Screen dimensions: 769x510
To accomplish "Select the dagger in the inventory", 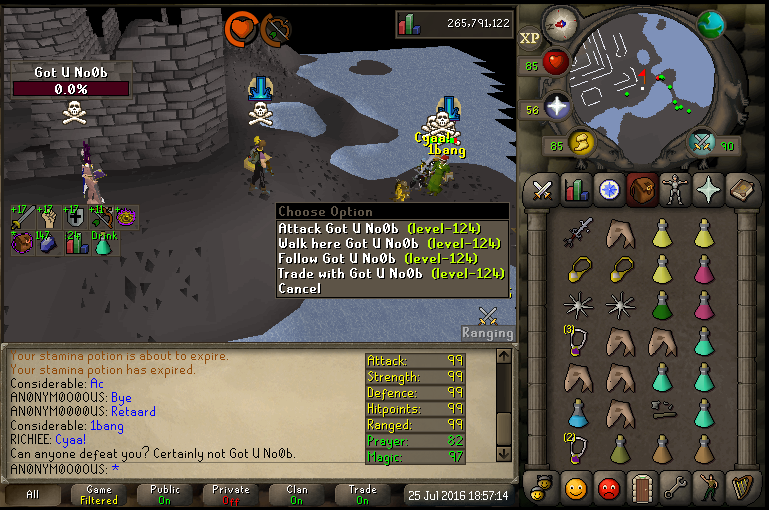I will (x=577, y=233).
